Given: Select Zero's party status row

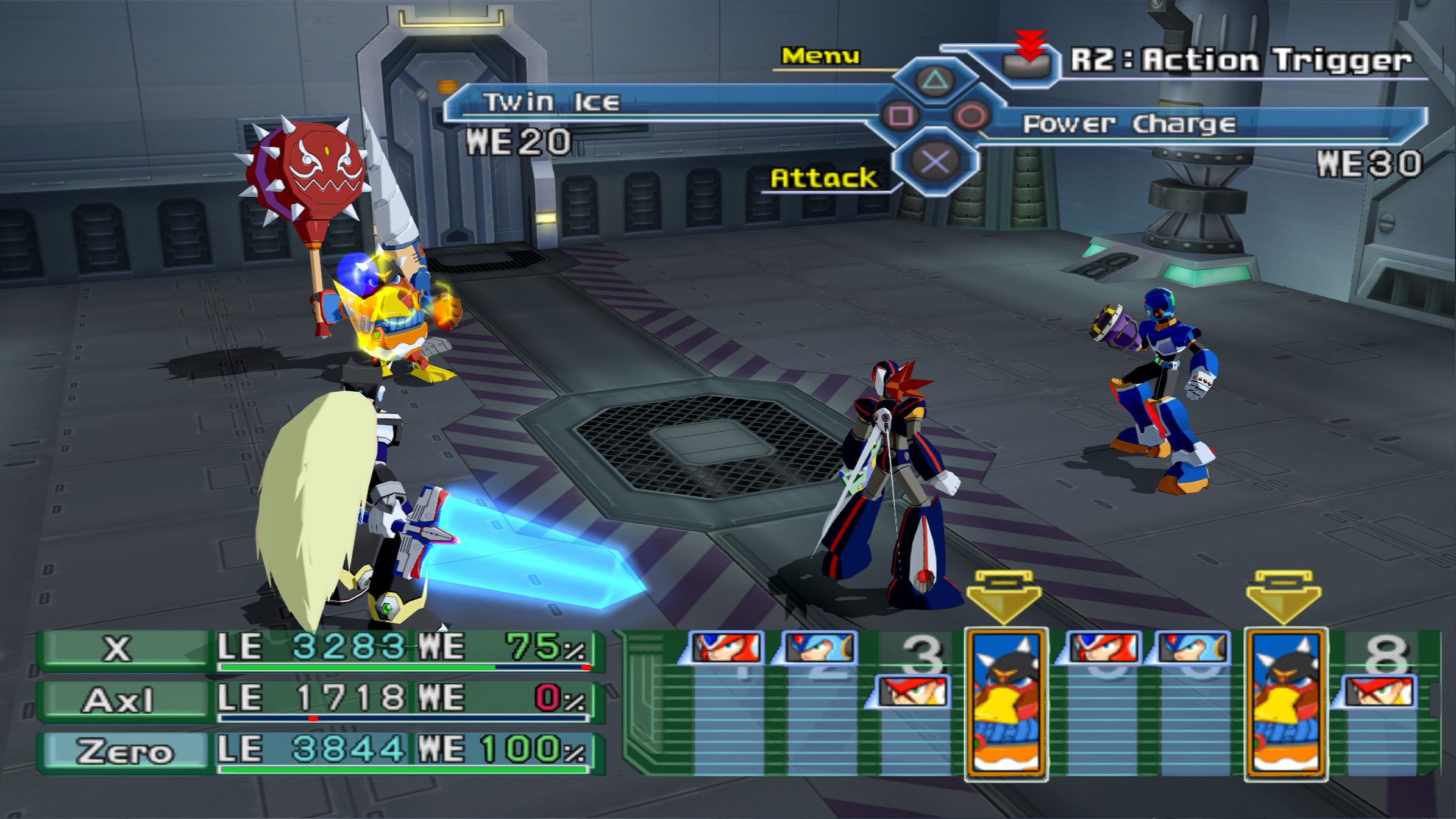Looking at the screenshot, I should [320, 751].
